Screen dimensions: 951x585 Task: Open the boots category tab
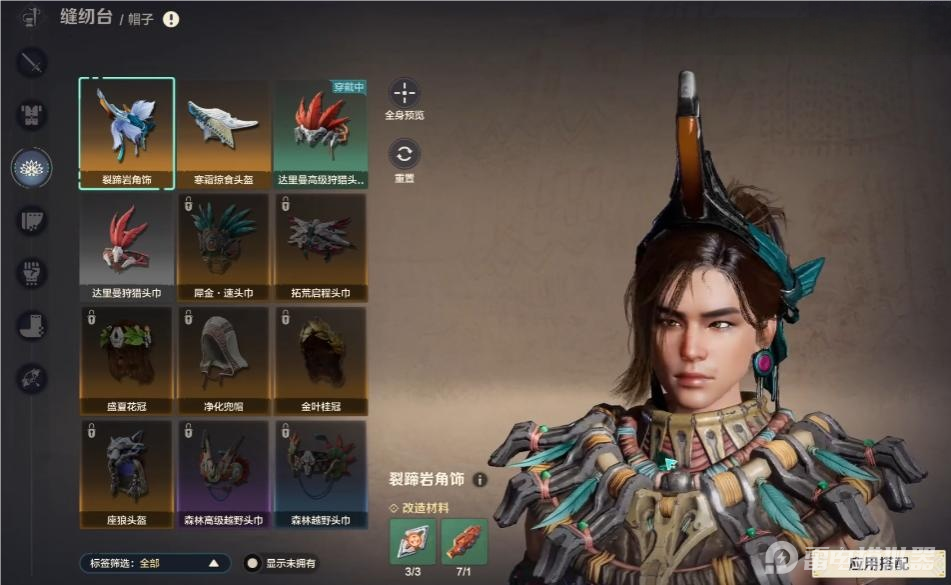(32, 325)
